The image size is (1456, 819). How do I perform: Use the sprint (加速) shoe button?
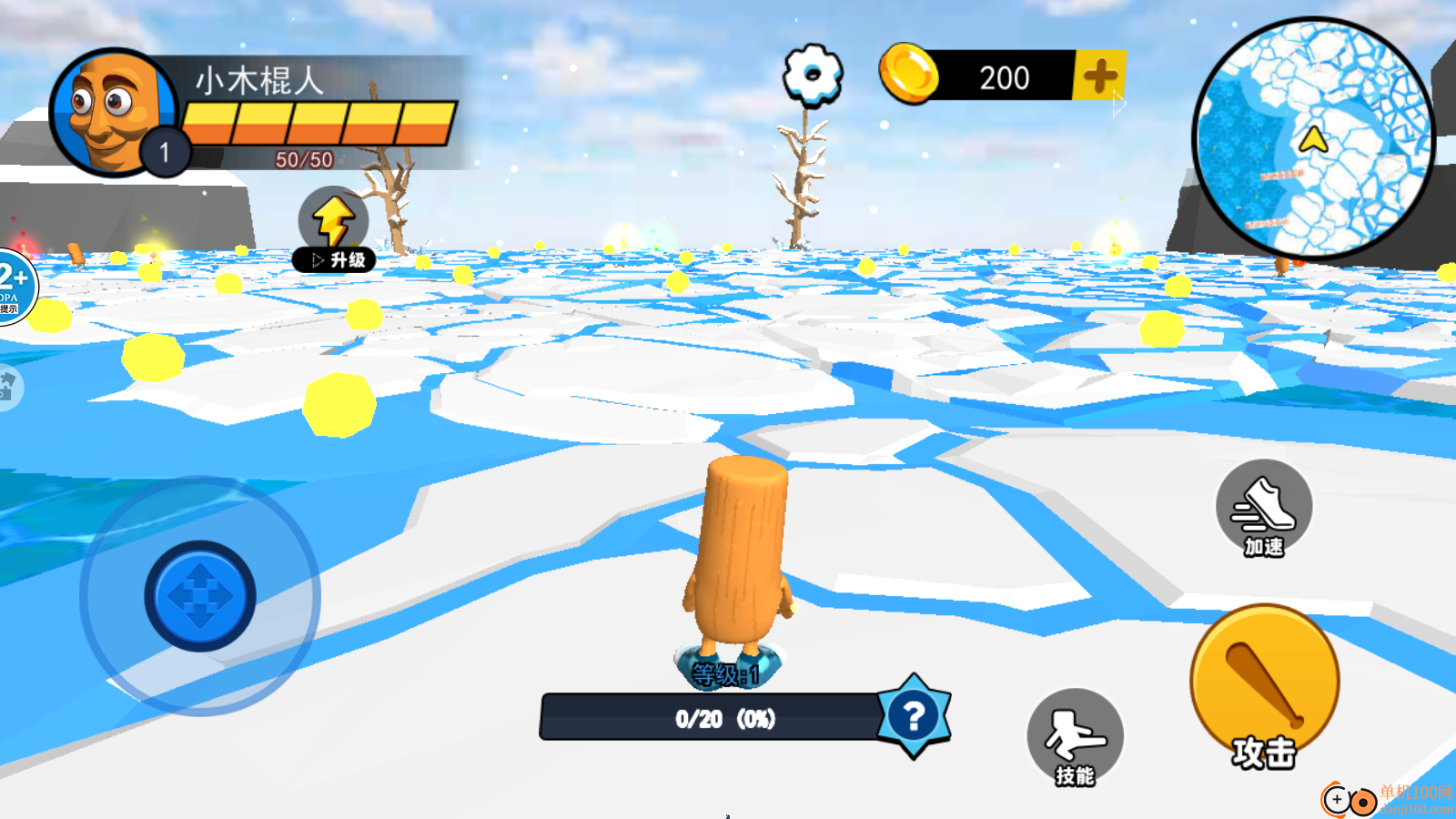coord(1264,508)
